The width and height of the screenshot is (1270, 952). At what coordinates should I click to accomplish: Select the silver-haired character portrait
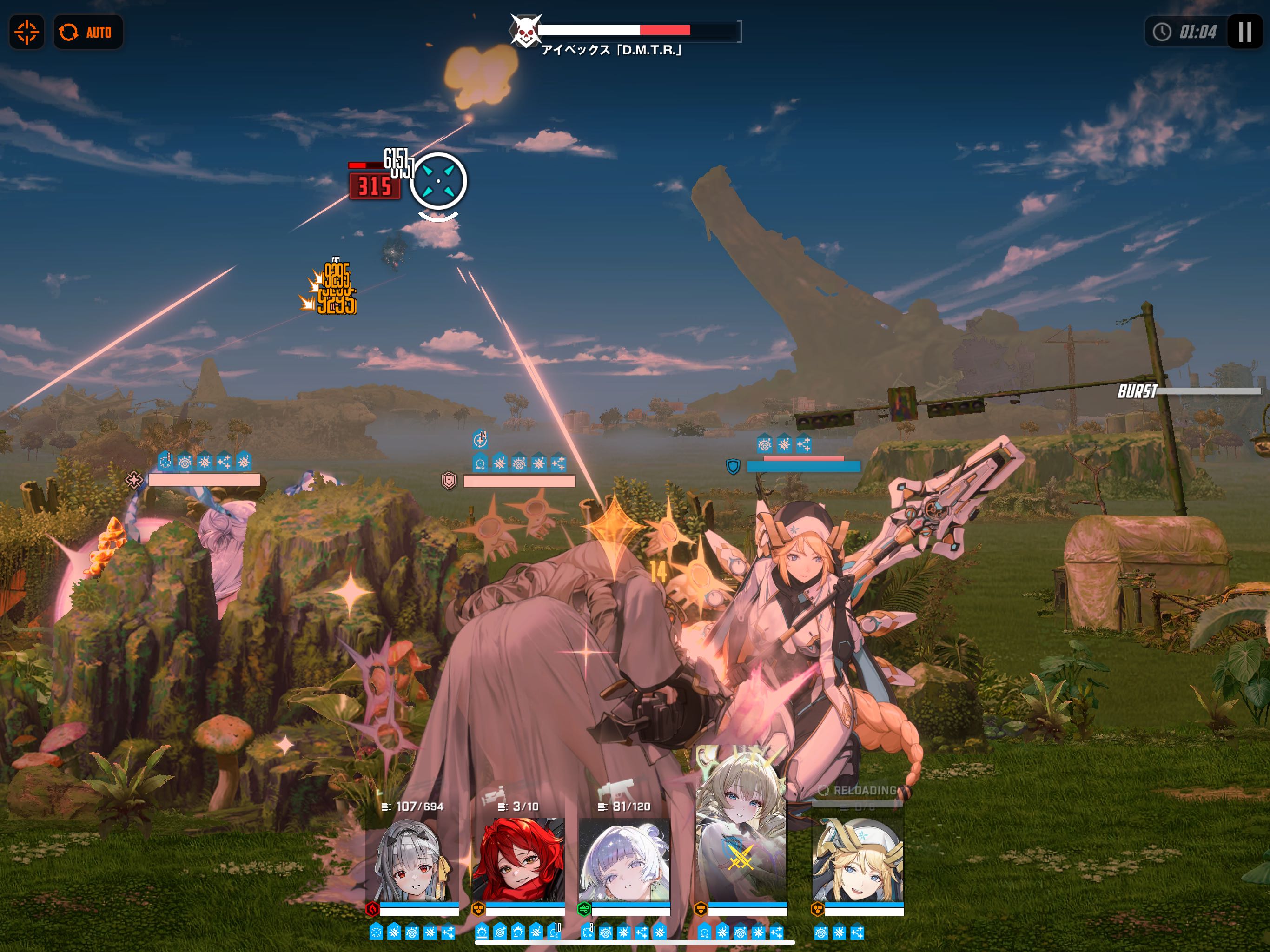(x=412, y=861)
